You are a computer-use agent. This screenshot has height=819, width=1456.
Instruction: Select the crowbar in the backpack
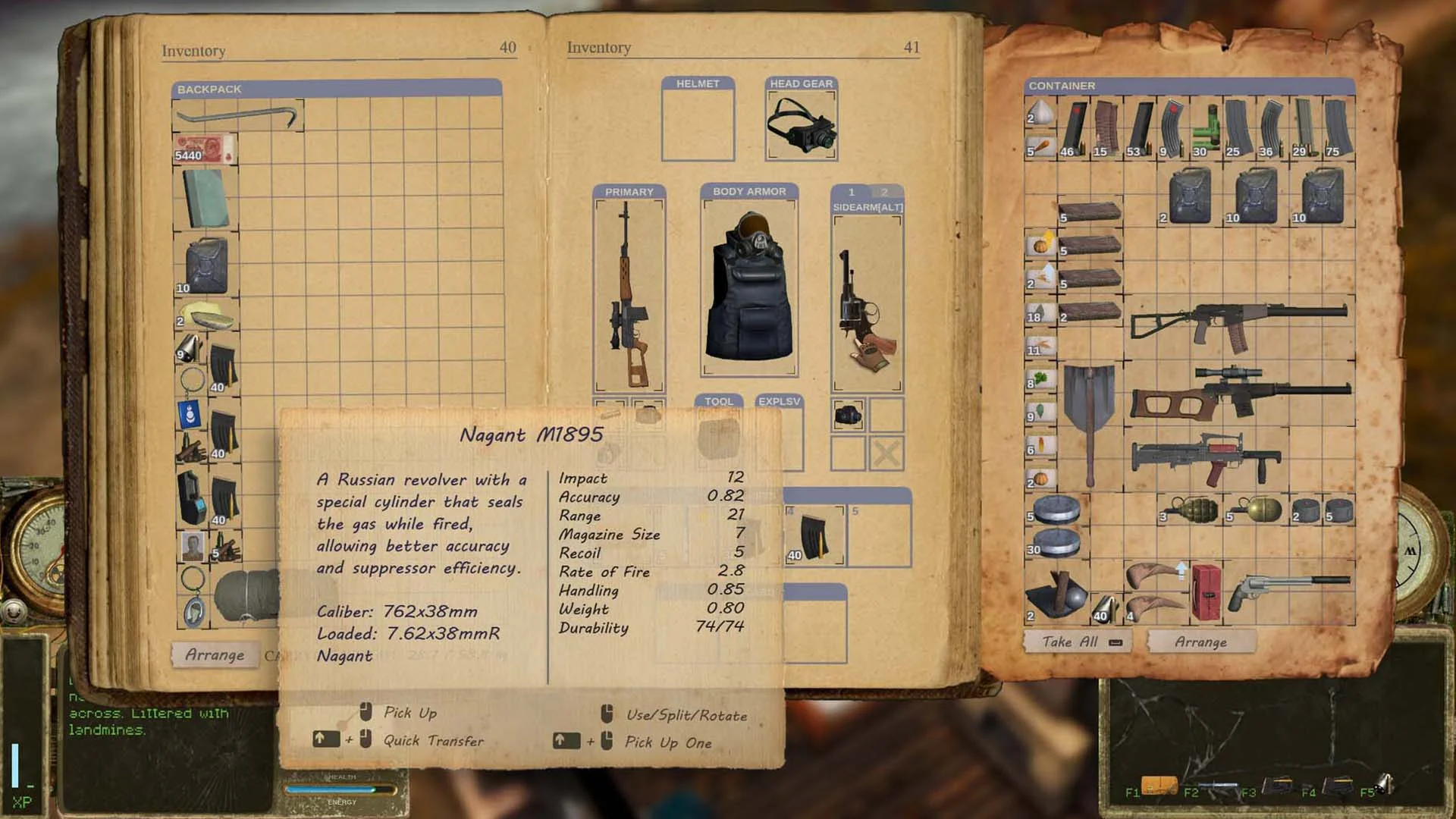[x=238, y=118]
